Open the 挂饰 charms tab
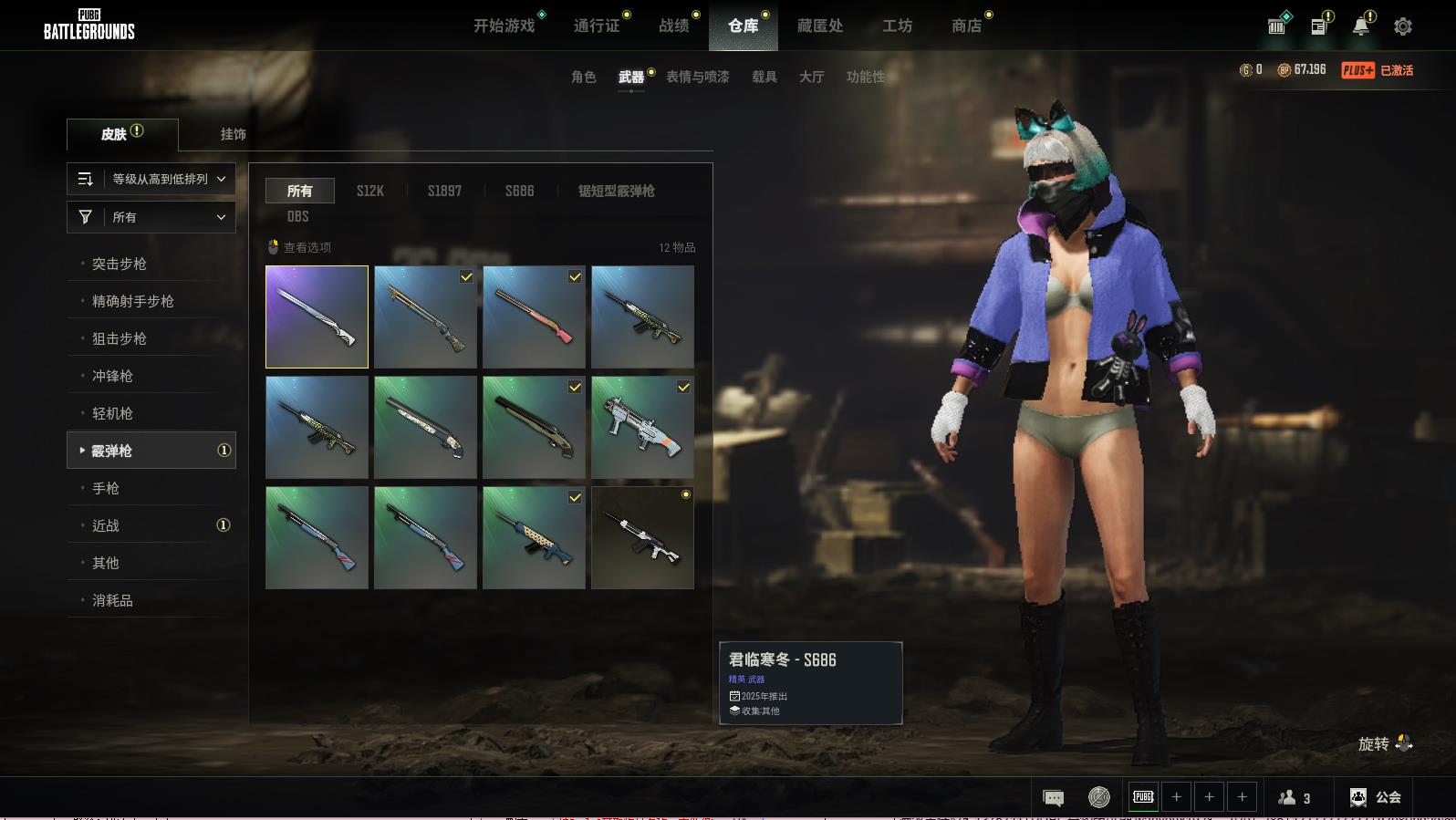Screen dimensions: 1456x820 tap(233, 134)
